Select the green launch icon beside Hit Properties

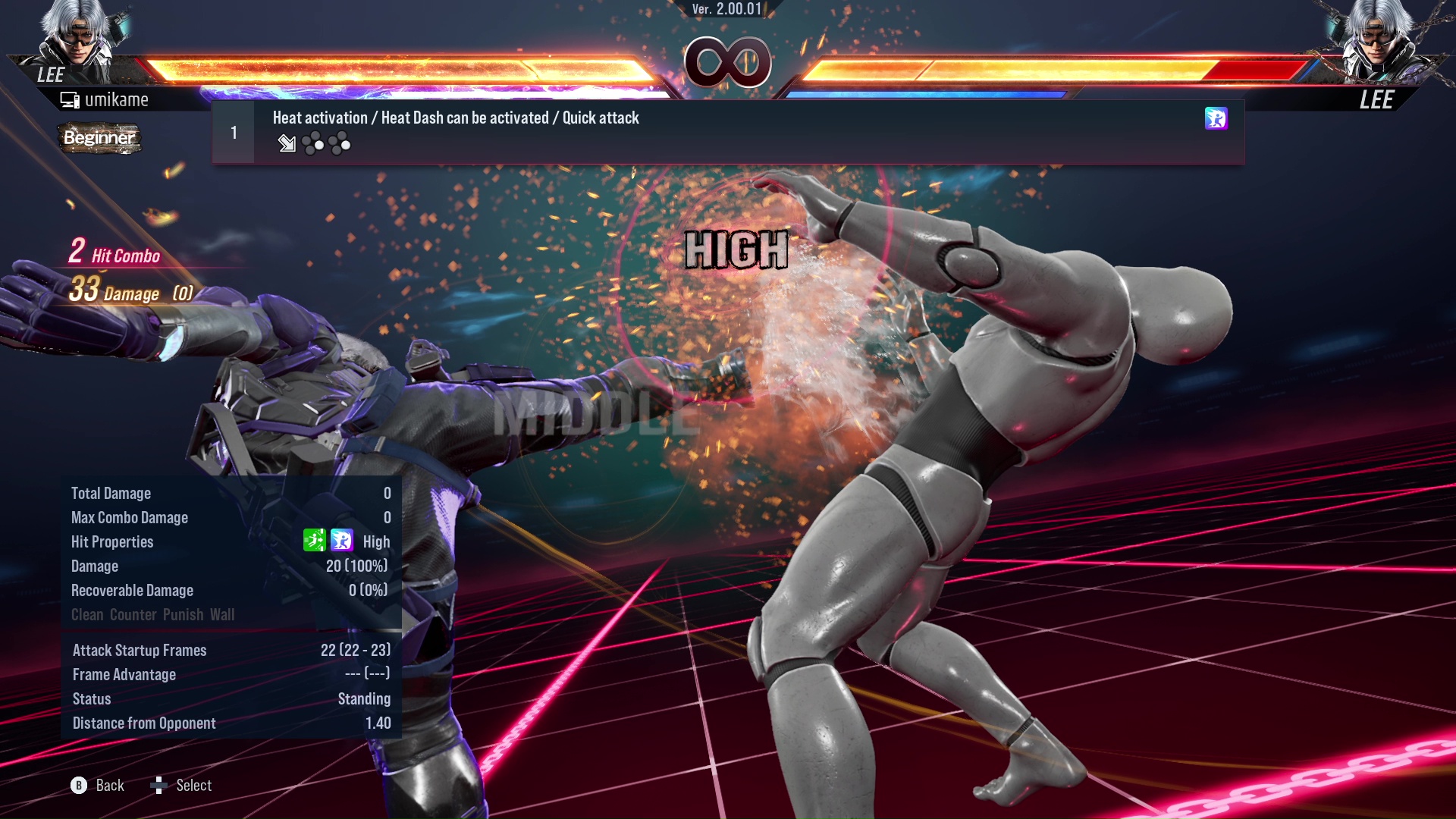(315, 541)
